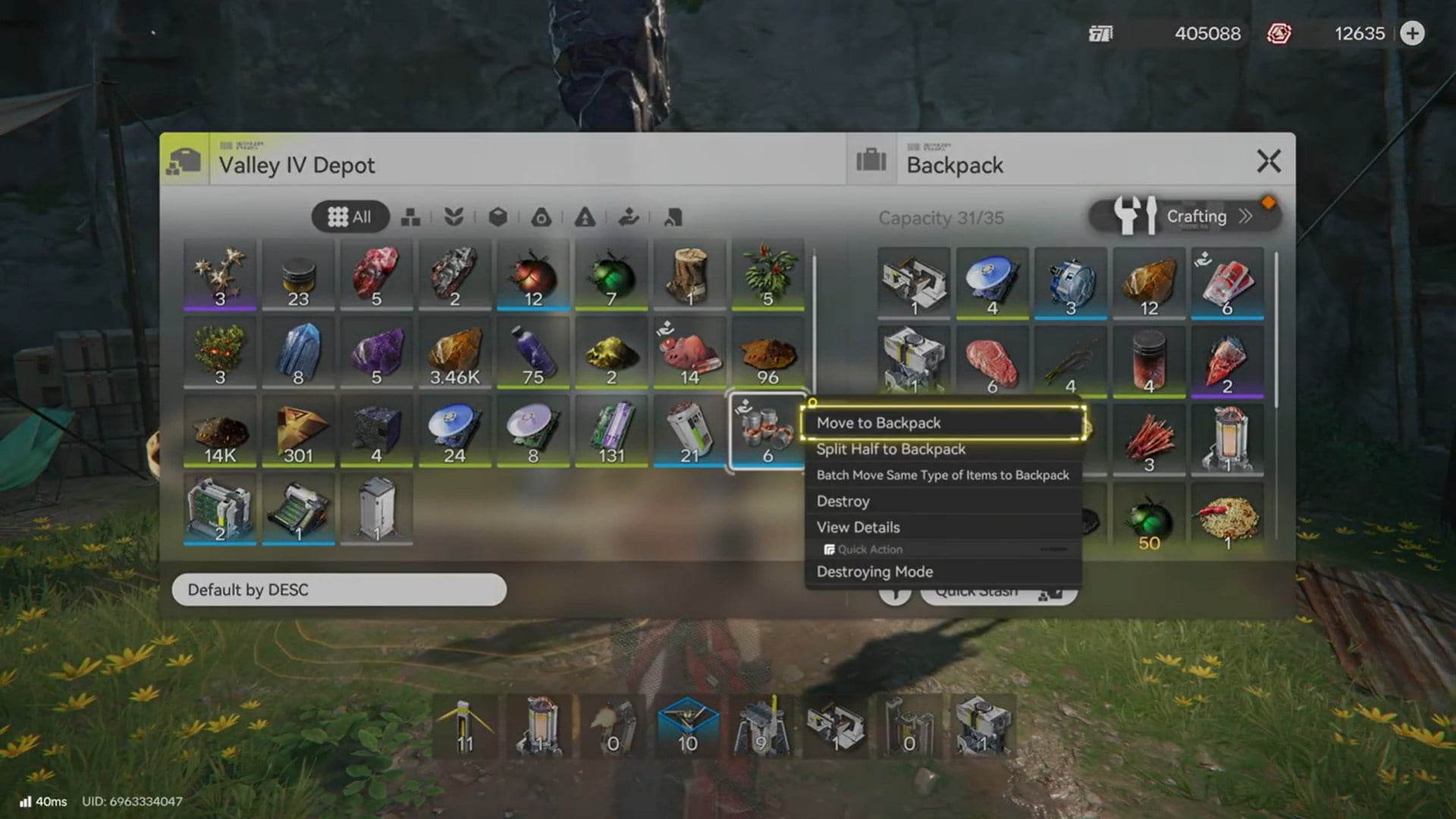1456x819 pixels.
Task: Click the orange currency add plus button
Action: tap(1412, 34)
